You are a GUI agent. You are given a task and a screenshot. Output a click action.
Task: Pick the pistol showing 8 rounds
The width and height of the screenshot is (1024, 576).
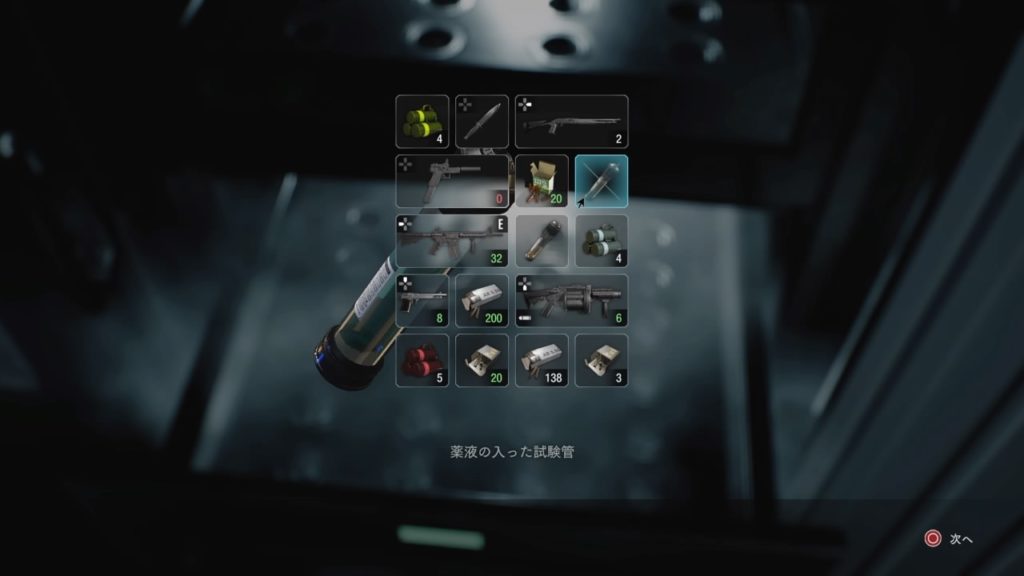pos(422,300)
